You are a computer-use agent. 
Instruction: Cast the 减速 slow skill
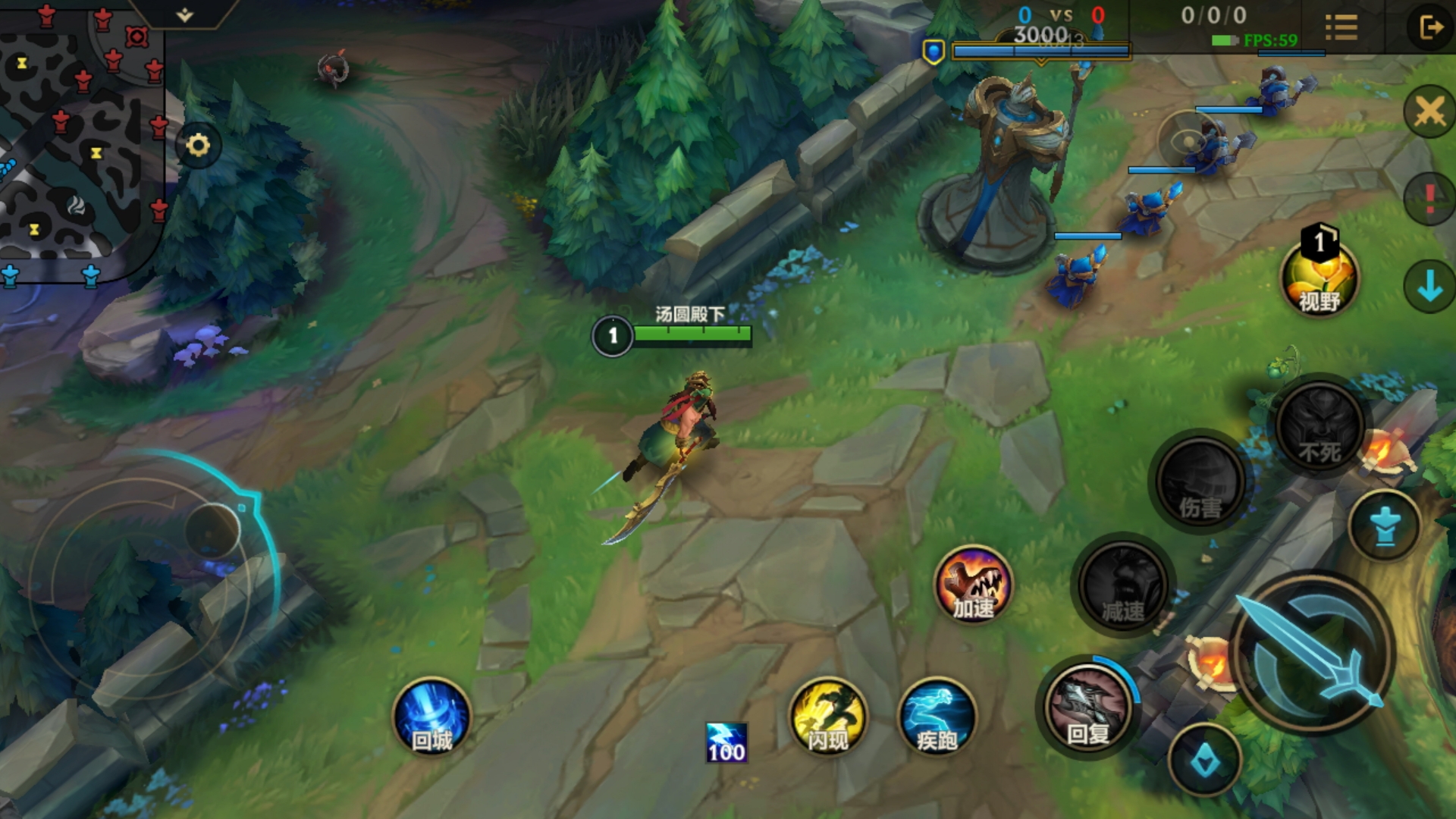[1123, 585]
